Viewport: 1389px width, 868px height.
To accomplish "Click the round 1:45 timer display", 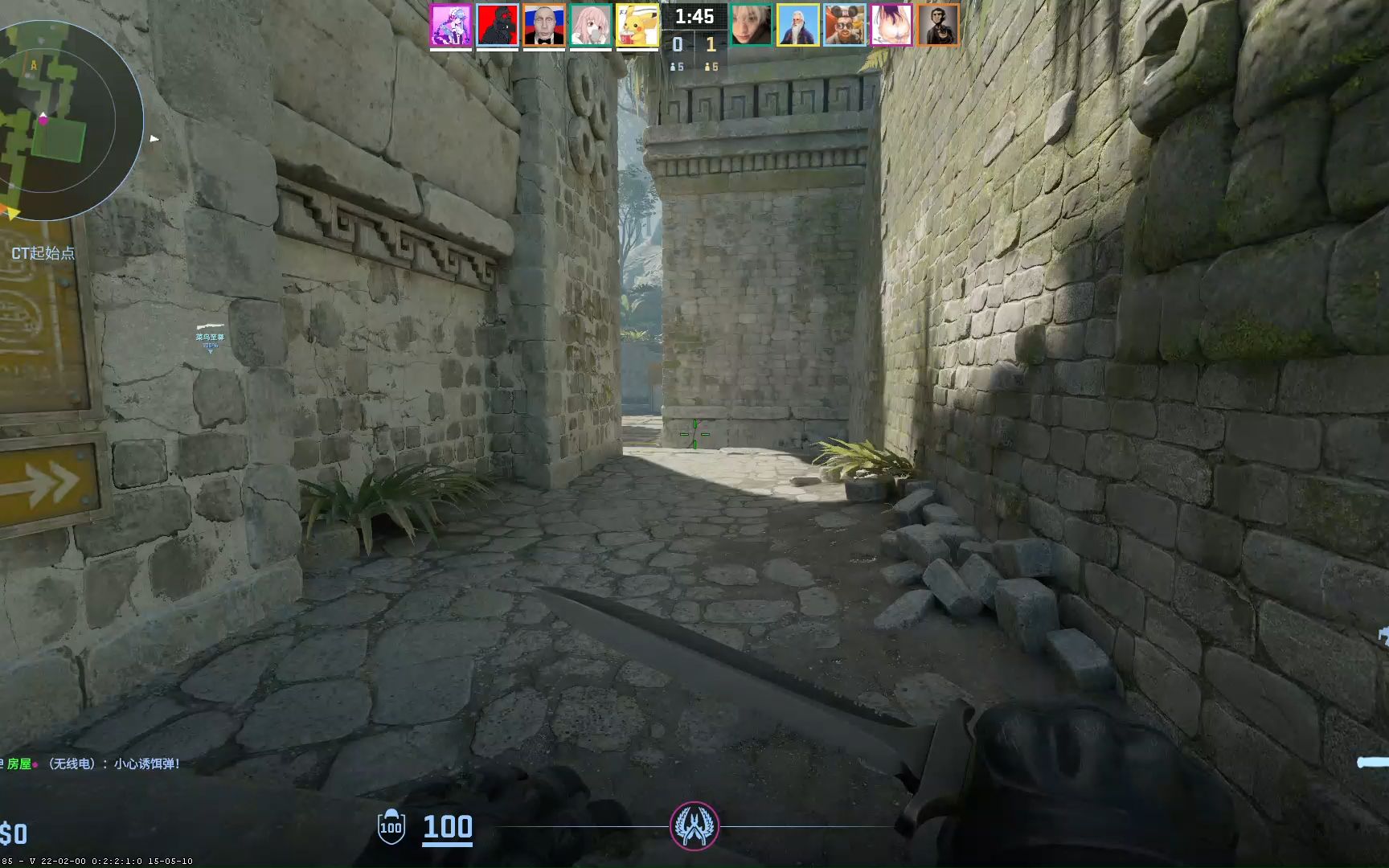I will 694,15.
